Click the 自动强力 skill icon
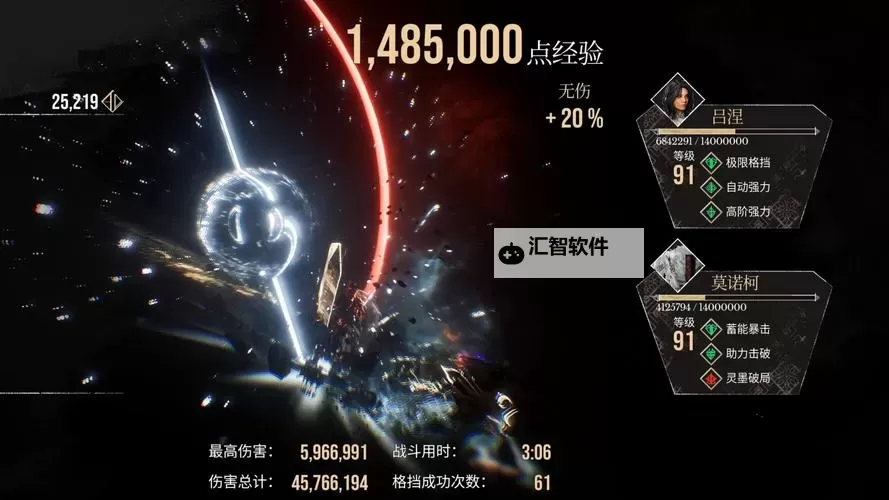 712,187
